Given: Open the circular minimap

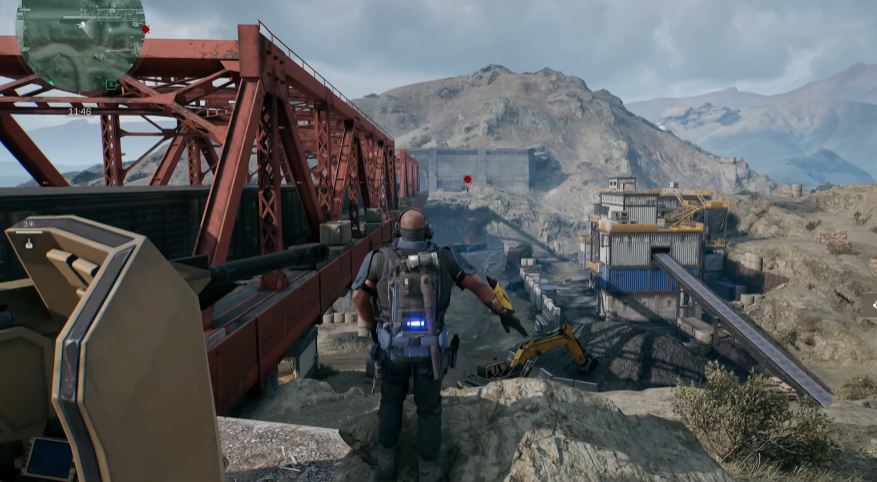Looking at the screenshot, I should (x=80, y=44).
